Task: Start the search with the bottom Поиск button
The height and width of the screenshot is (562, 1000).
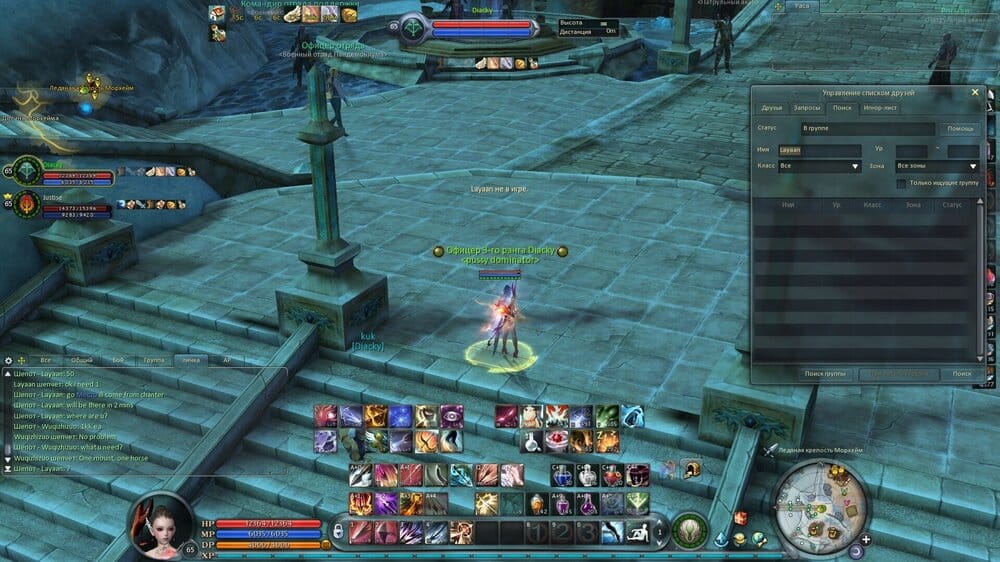Action: (962, 374)
